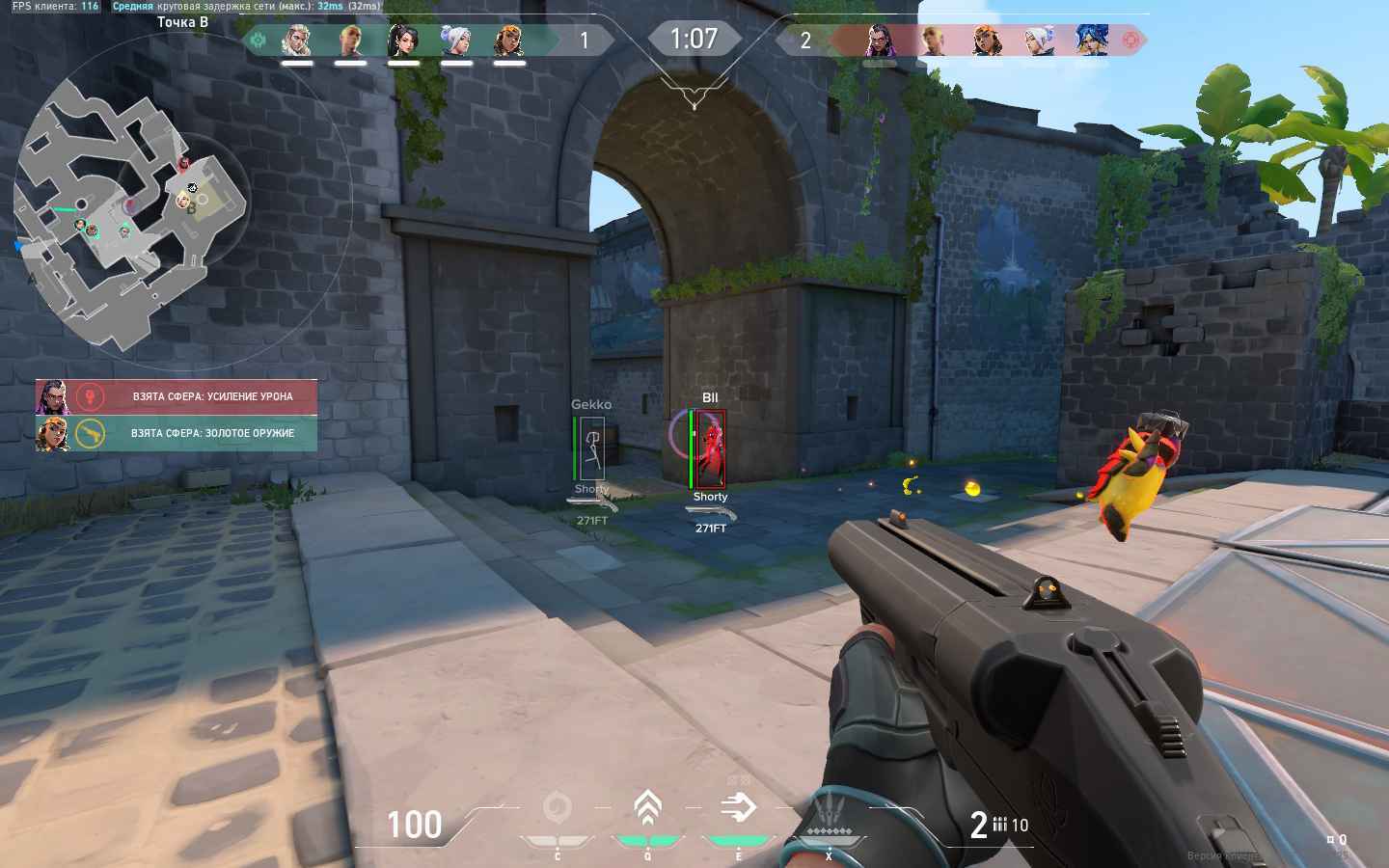Viewport: 1389px width, 868px height.
Task: Trigger the Tailwind dash arrow ability
Action: (x=738, y=808)
